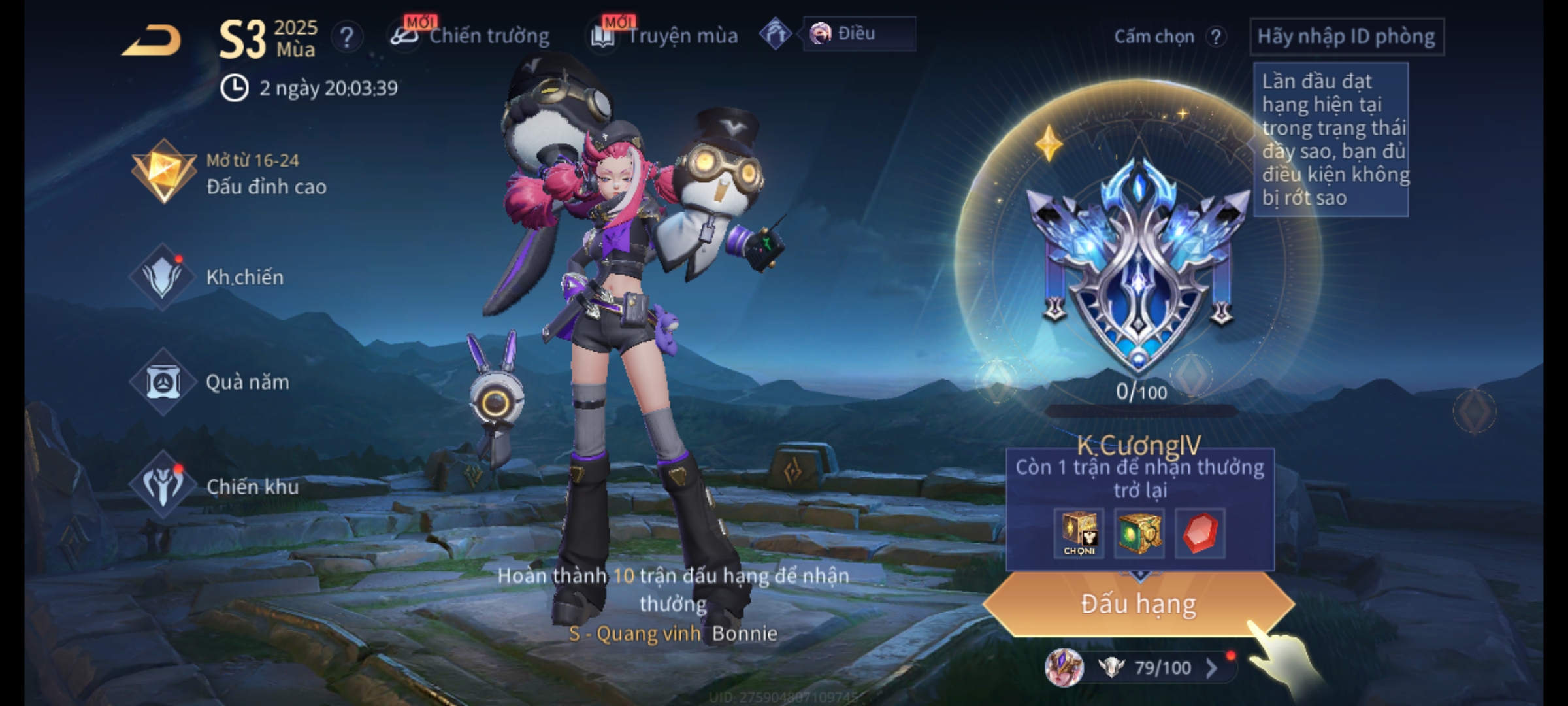View the red ruby reward
Screen dimensions: 1568x706
pyautogui.click(x=1200, y=533)
